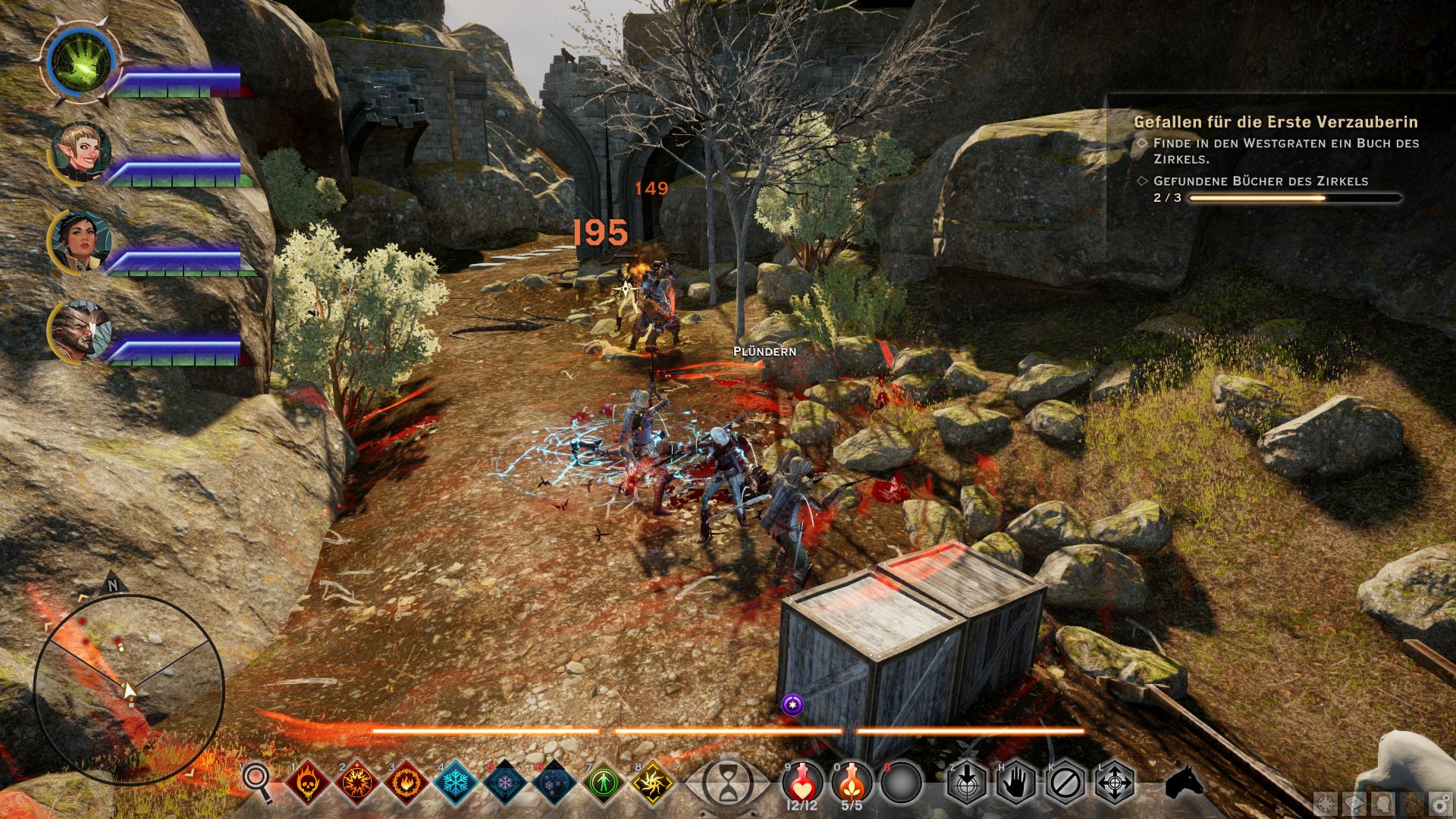The height and width of the screenshot is (819, 1456).
Task: Activate the fiery sunburst spell in slot 2
Action: (x=356, y=782)
